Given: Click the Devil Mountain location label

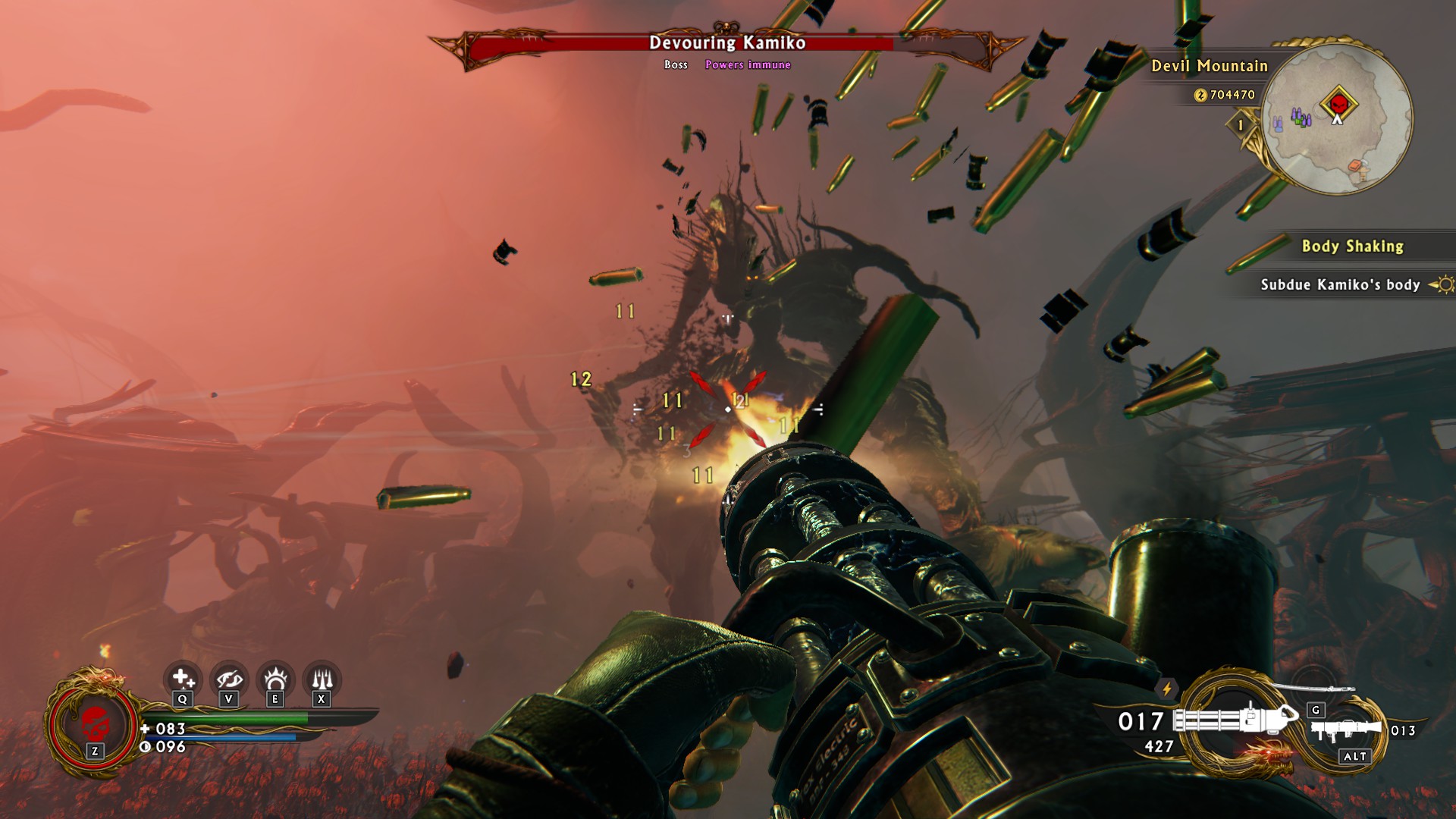Looking at the screenshot, I should point(1210,66).
